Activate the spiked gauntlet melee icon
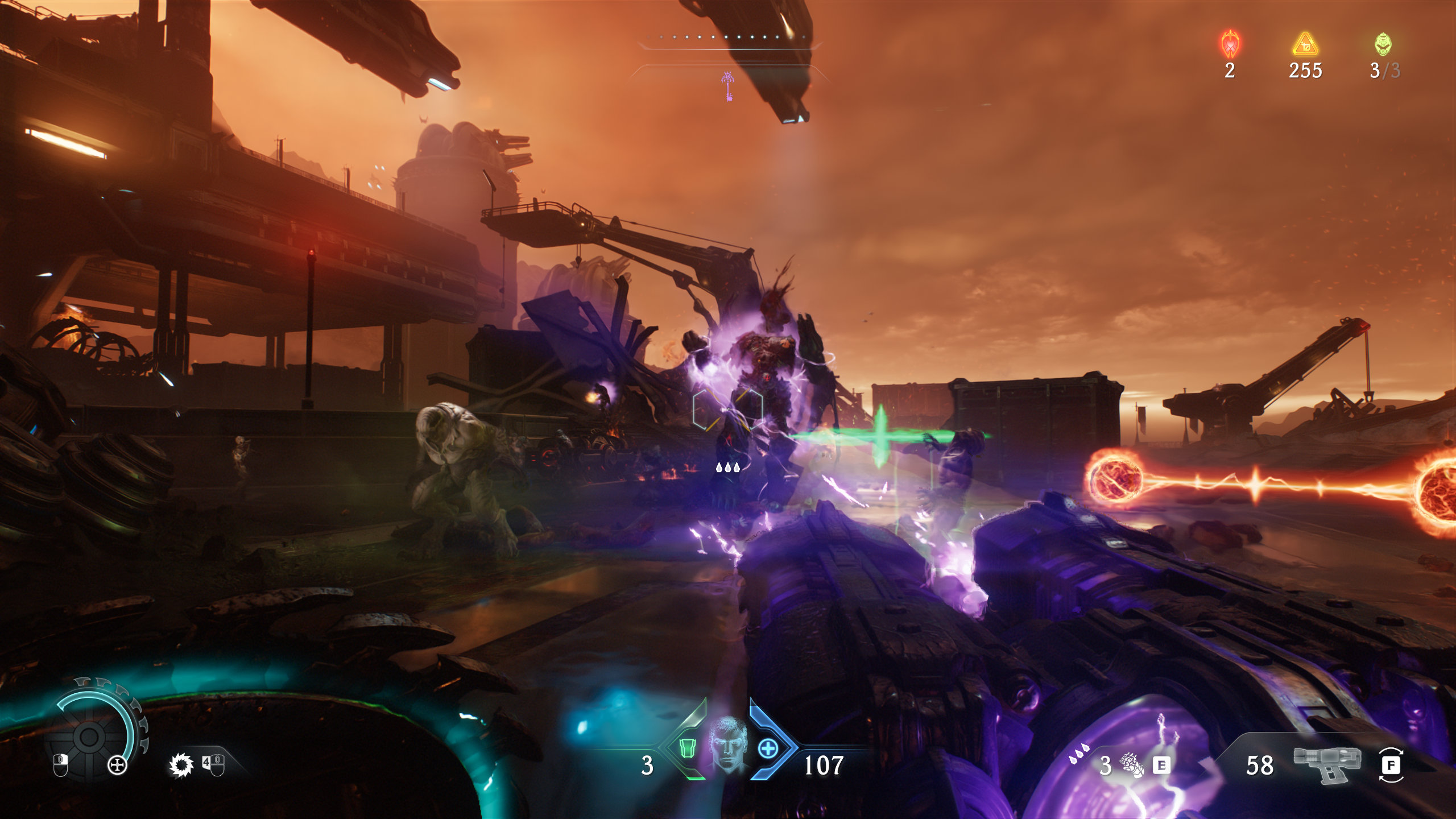 (x=1132, y=764)
